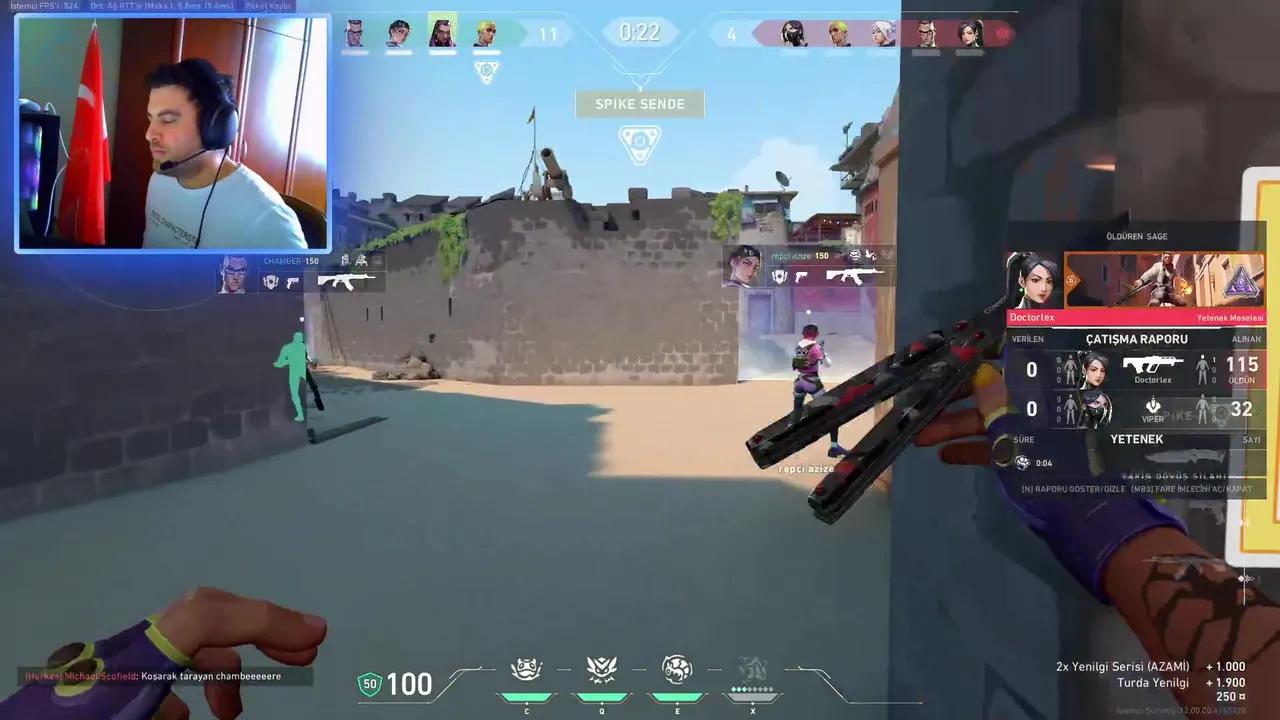
Task: Click the ultimate point diamonds under the X ability
Action: (x=752, y=690)
